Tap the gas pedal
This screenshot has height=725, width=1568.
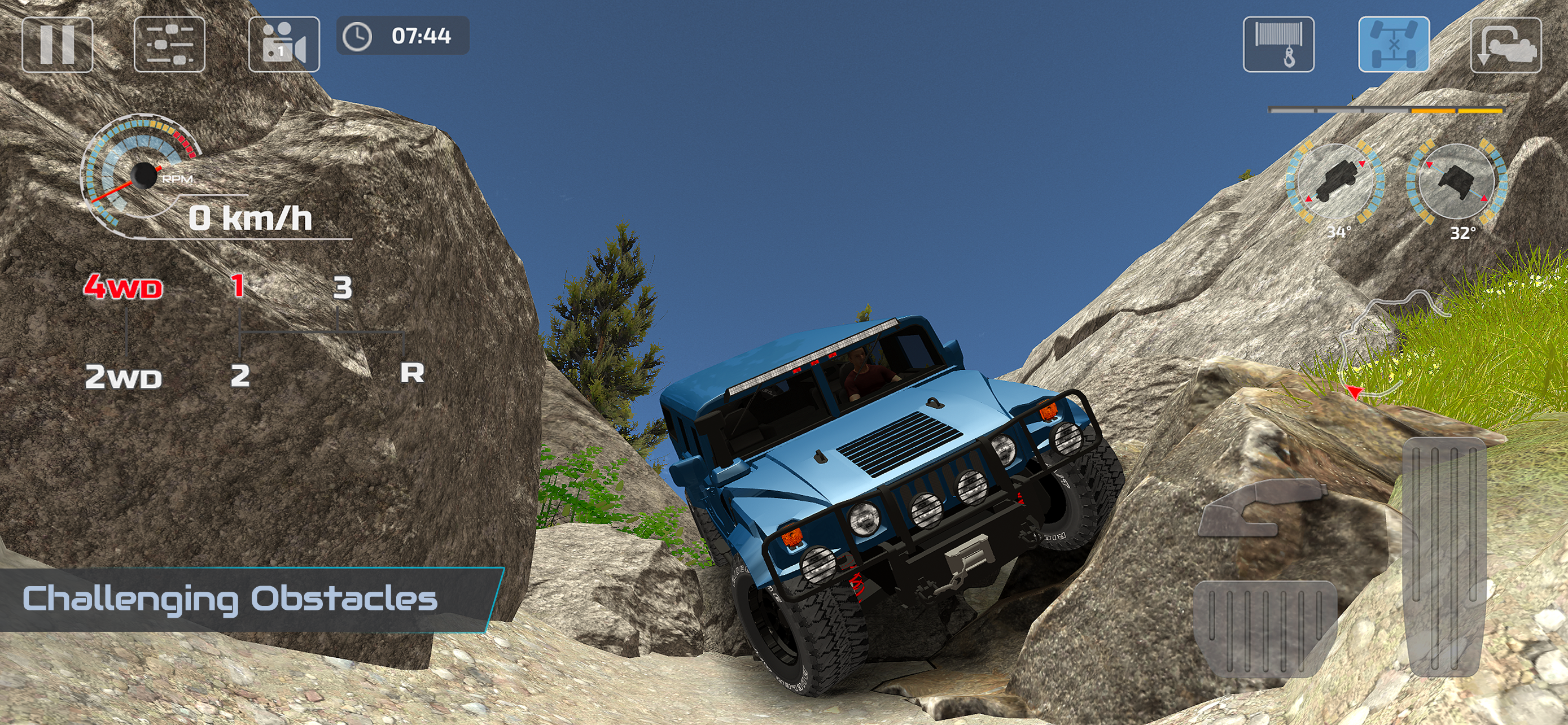tap(1444, 557)
